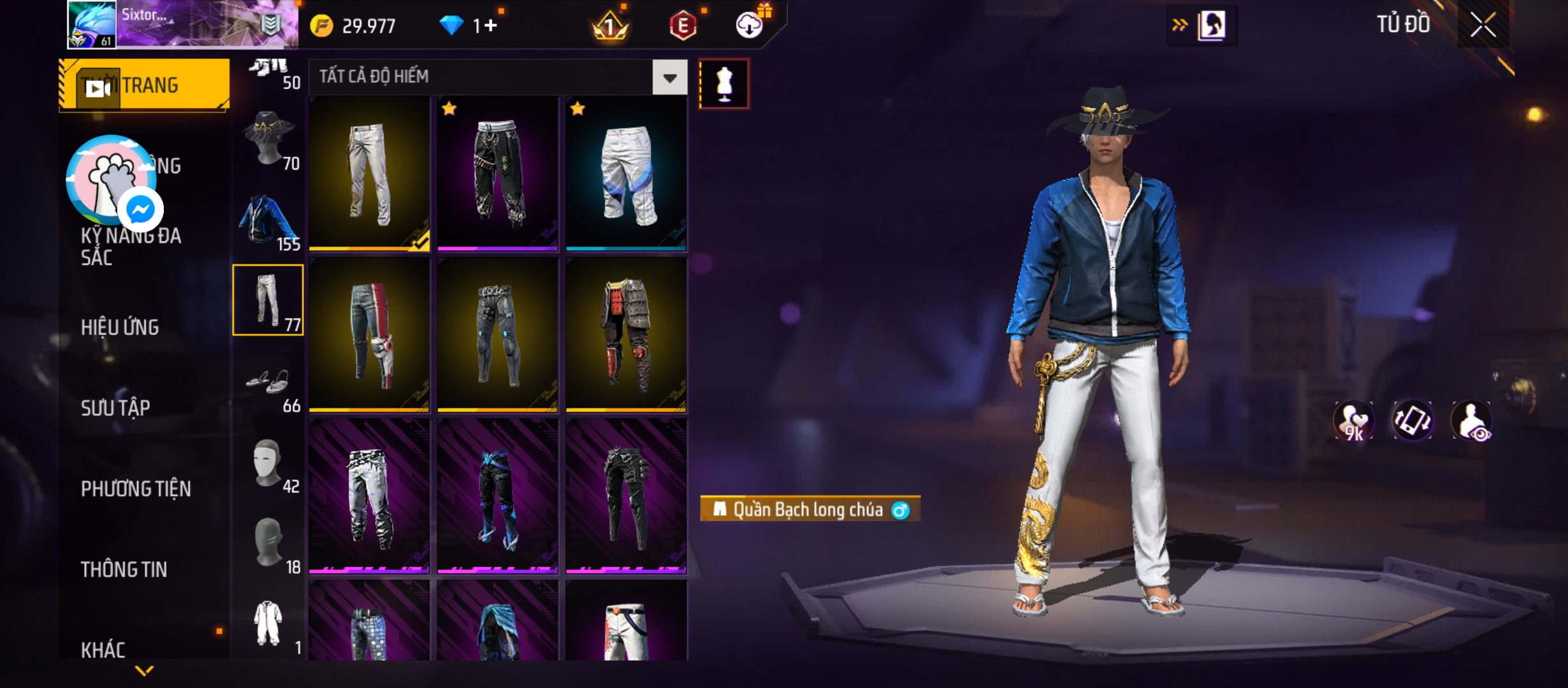
Task: Pick the jeans with red stripe
Action: (369, 334)
